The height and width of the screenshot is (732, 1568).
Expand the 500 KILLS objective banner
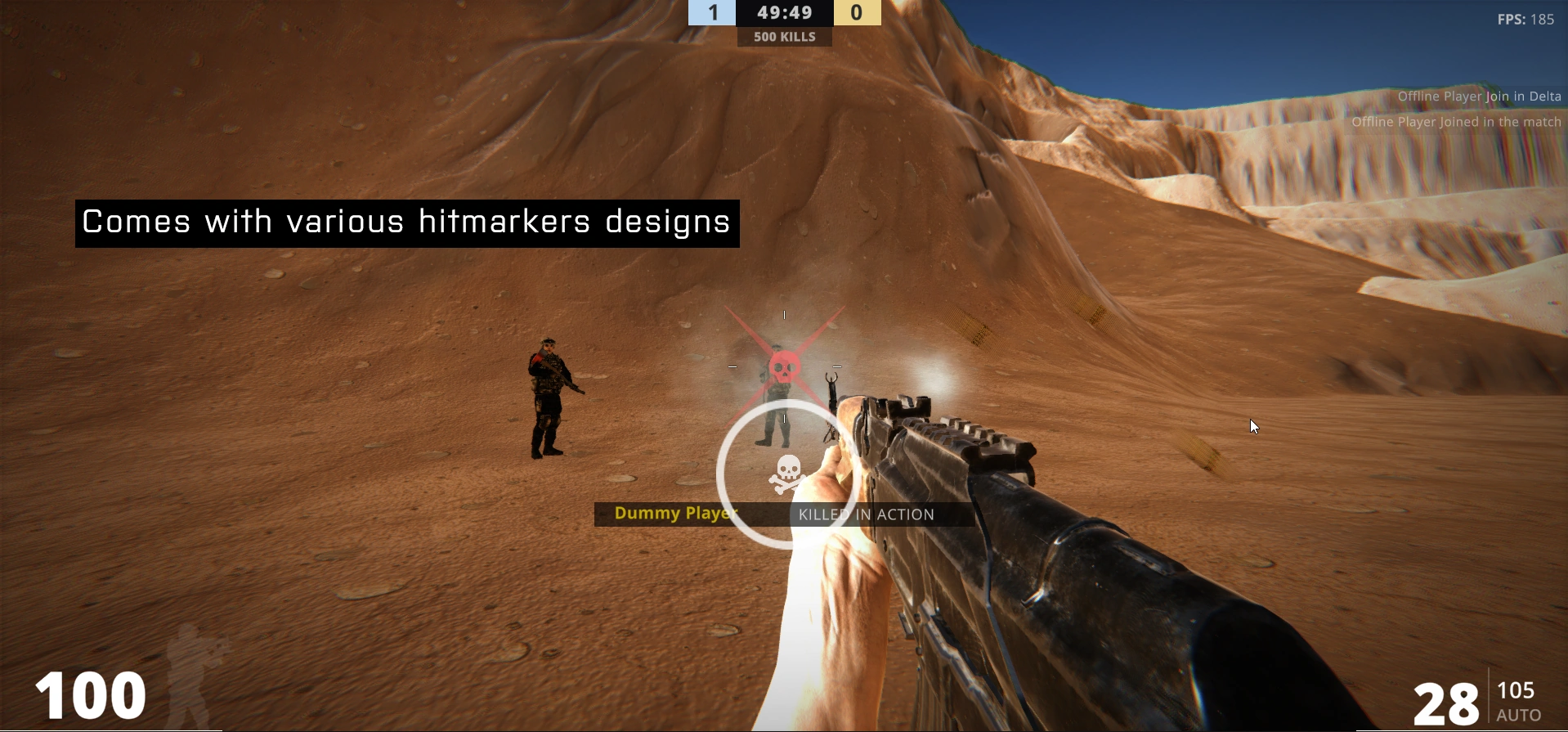[784, 36]
